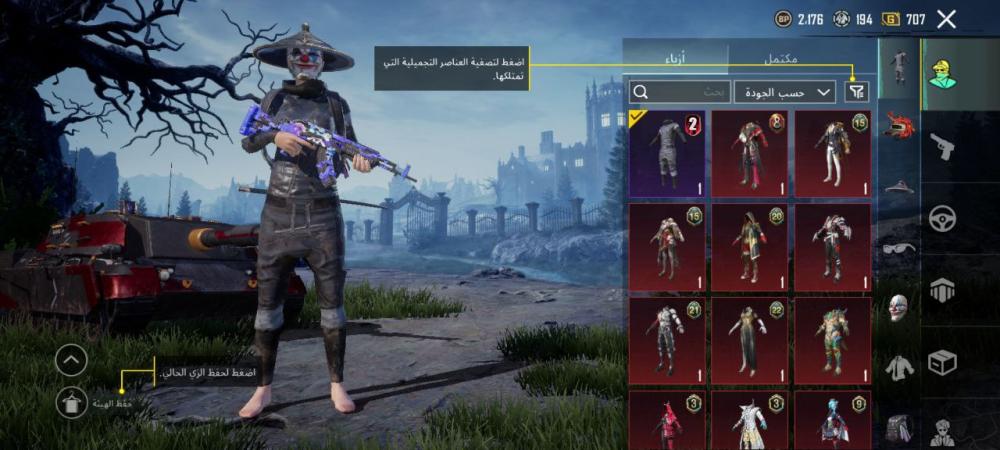Click the up-arrow expand button
Image resolution: width=1000 pixels, height=450 pixels.
(x=71, y=360)
